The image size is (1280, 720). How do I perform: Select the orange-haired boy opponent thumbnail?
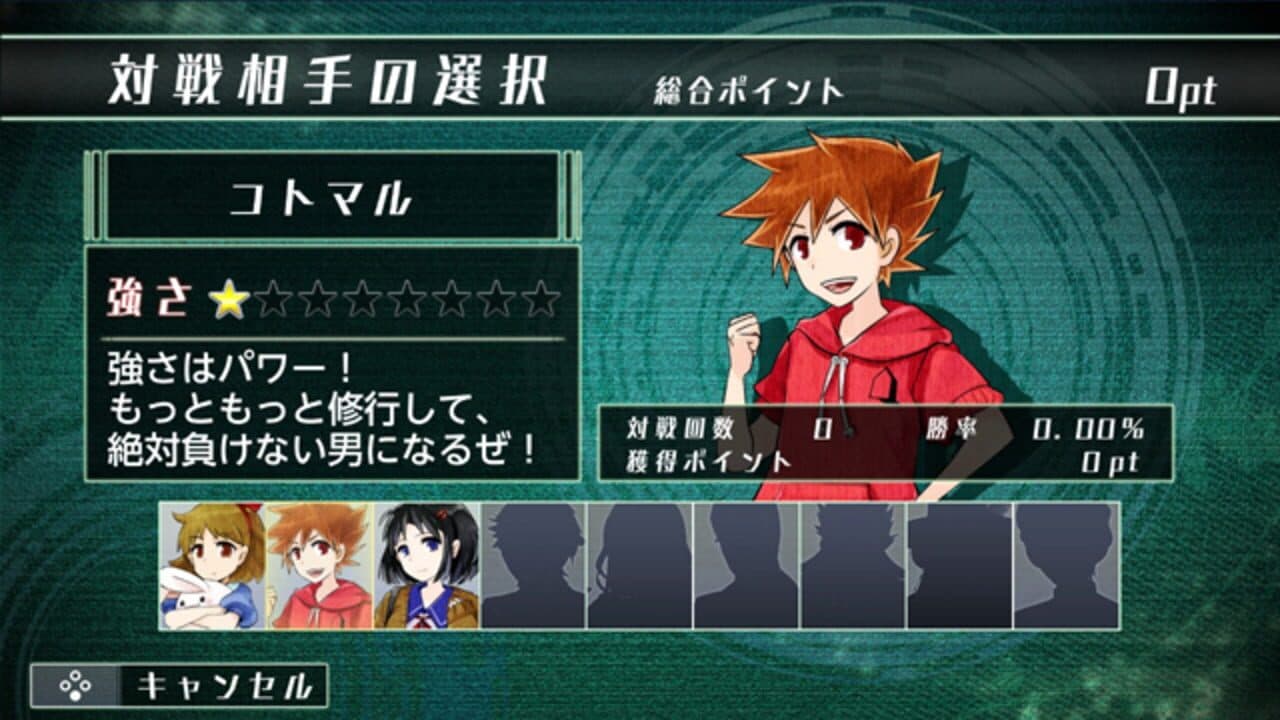click(x=315, y=565)
